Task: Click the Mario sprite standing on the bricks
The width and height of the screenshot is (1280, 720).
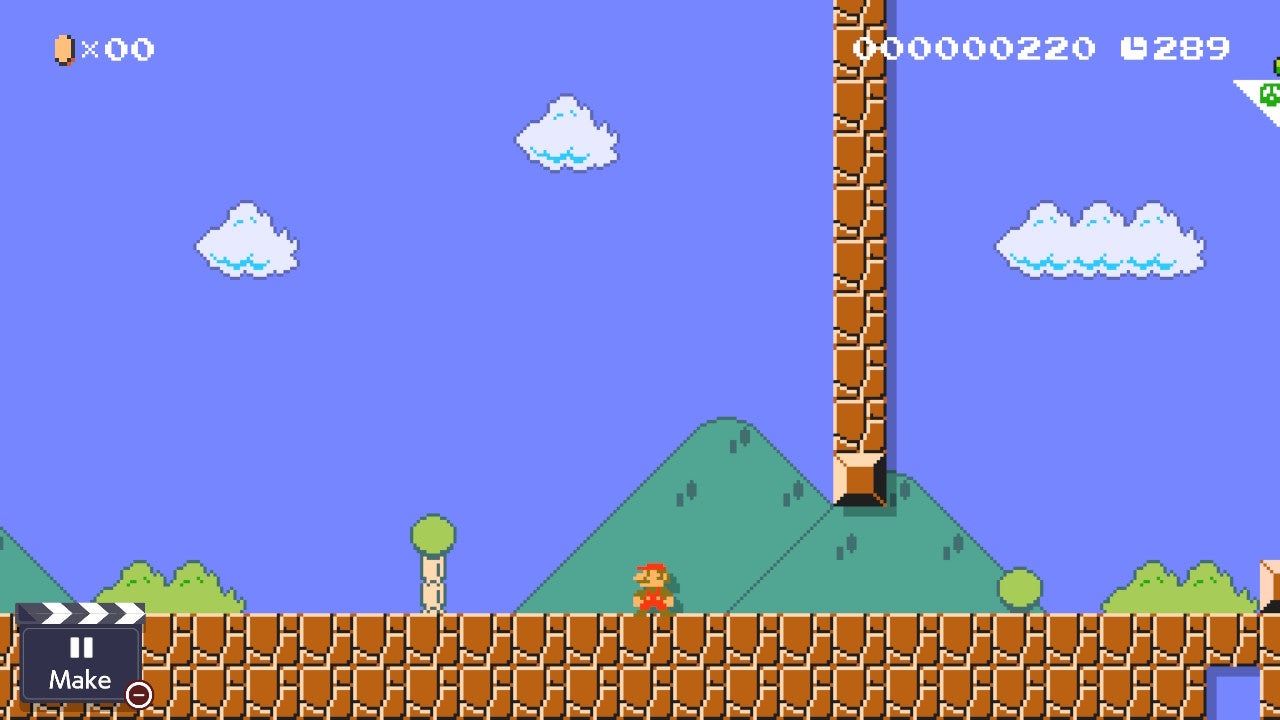Action: [x=652, y=590]
